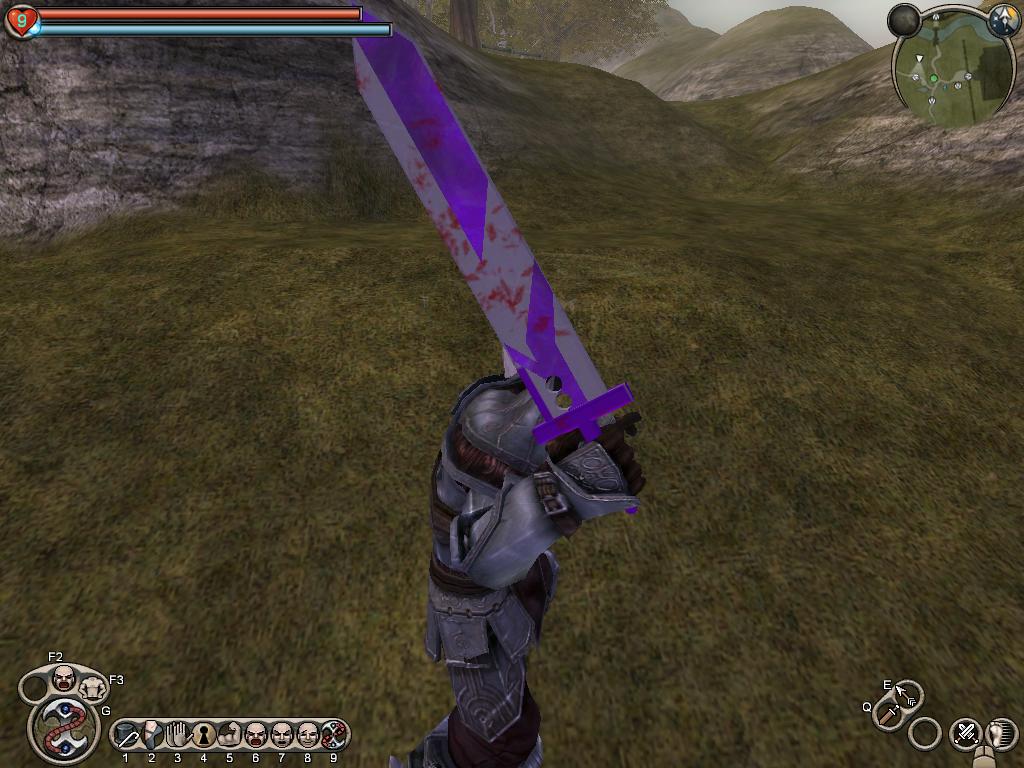Click the muscular torso icon
The image size is (1024, 768).
(93, 688)
